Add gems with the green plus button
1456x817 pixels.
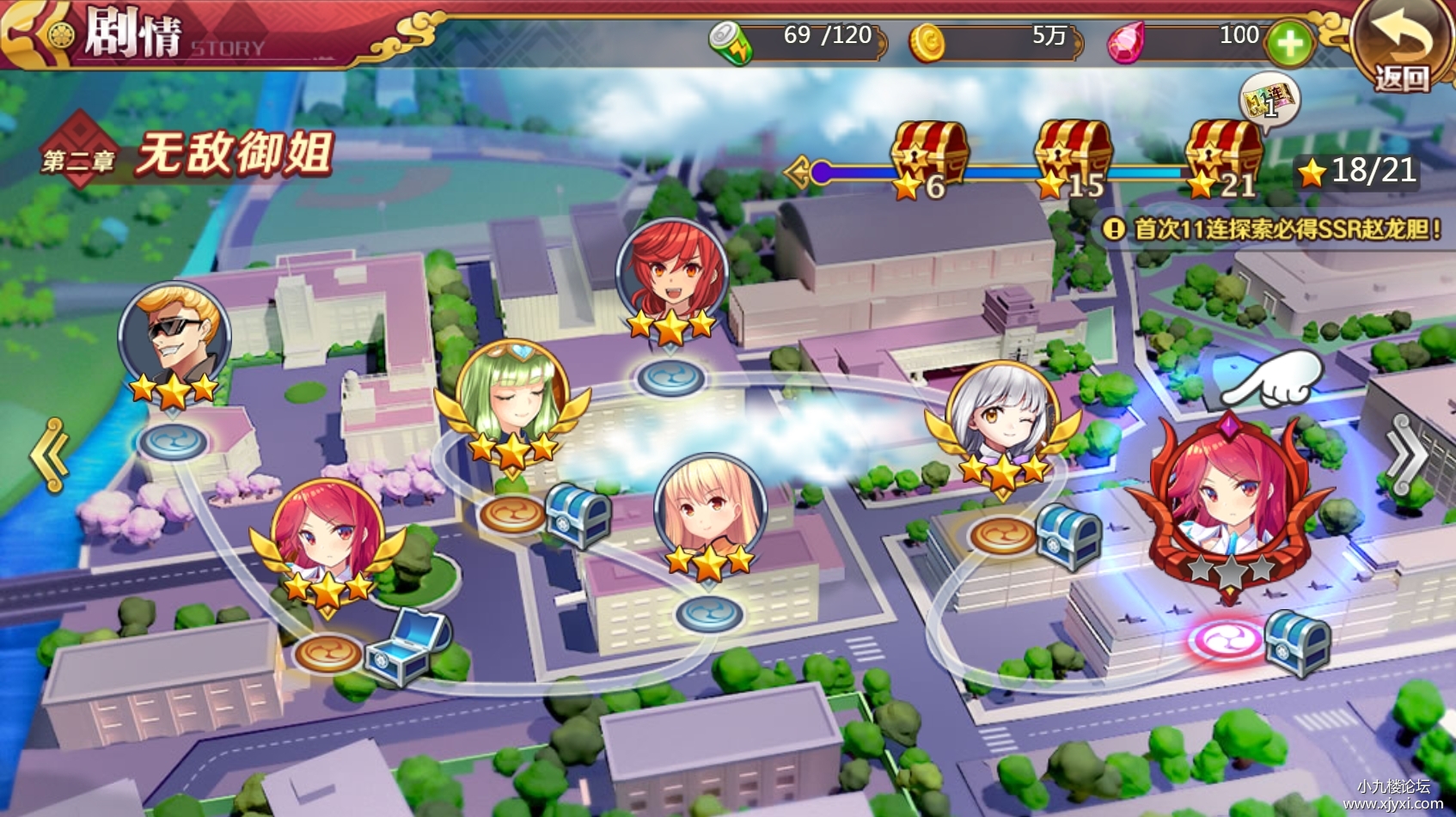(x=1290, y=43)
